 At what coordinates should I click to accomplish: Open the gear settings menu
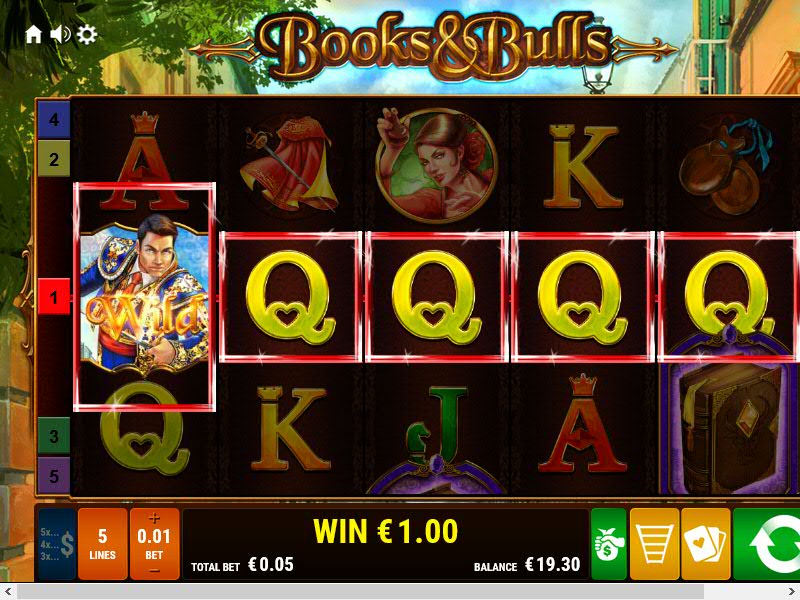click(87, 35)
